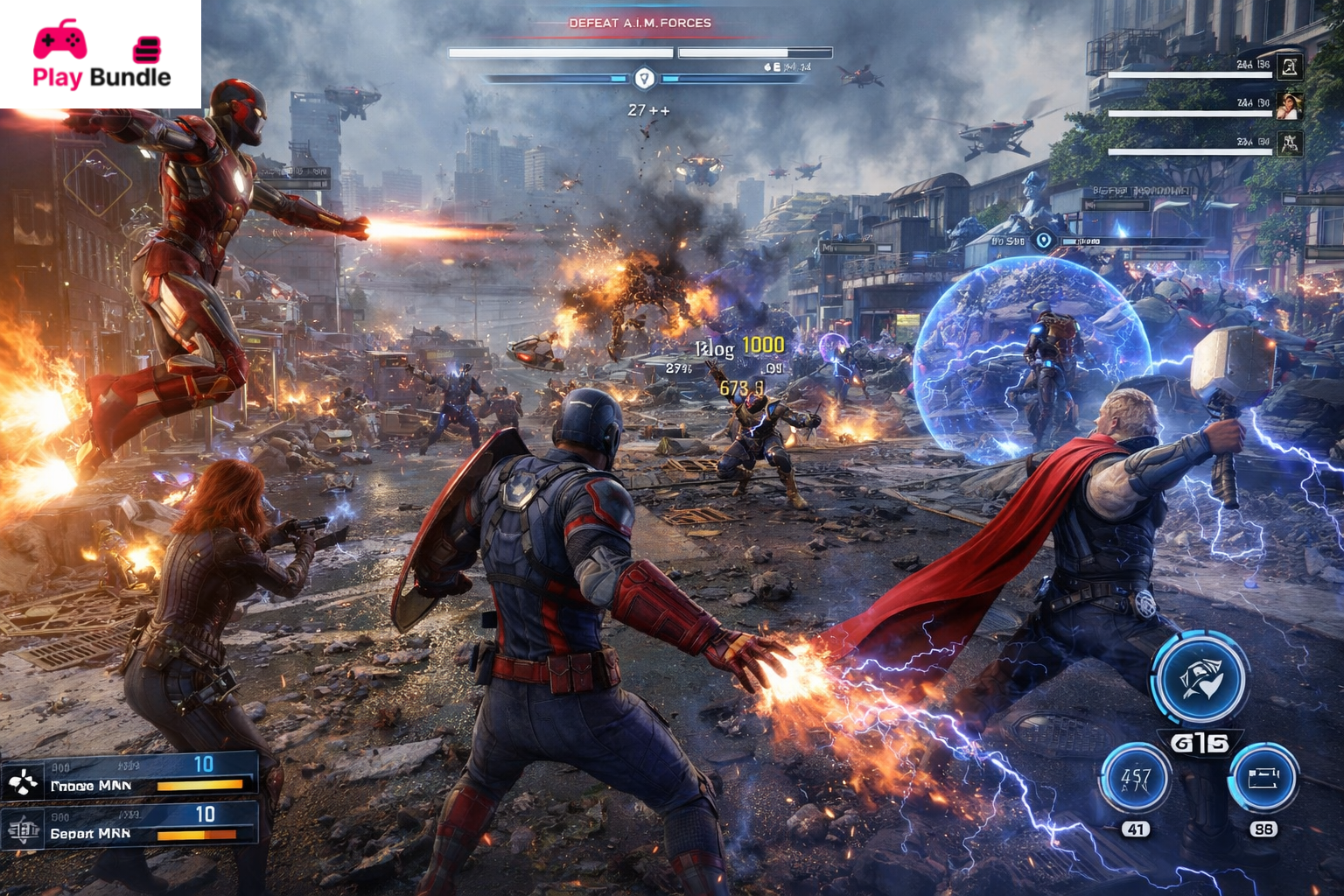
Task: Open the Play Bundle overlay logo
Action: tap(101, 55)
